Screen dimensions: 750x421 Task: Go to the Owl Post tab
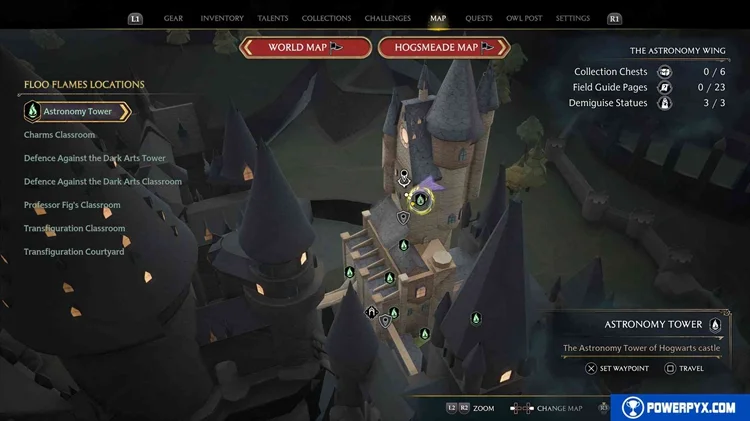point(525,18)
